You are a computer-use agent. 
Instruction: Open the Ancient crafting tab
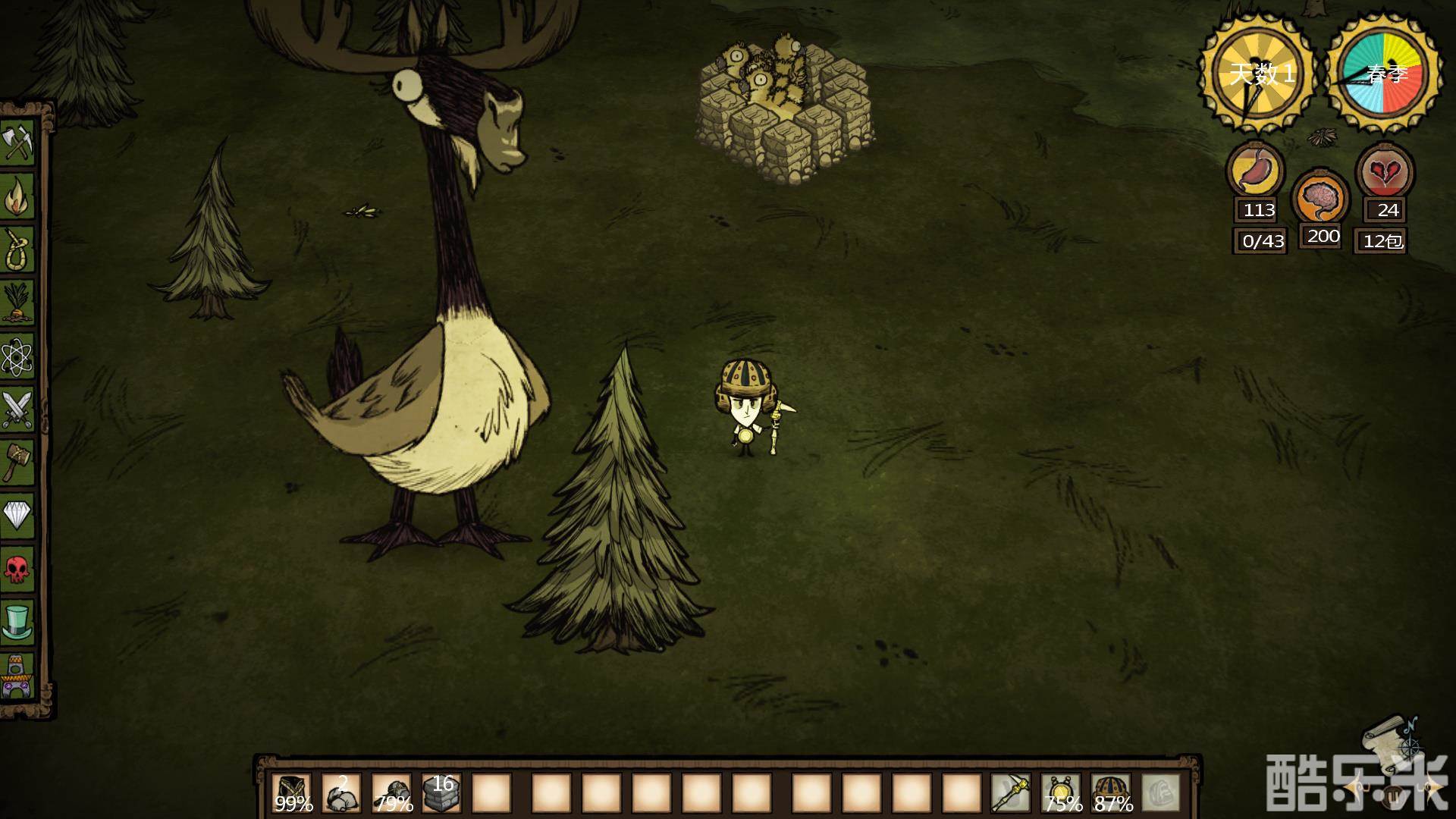pos(17,675)
